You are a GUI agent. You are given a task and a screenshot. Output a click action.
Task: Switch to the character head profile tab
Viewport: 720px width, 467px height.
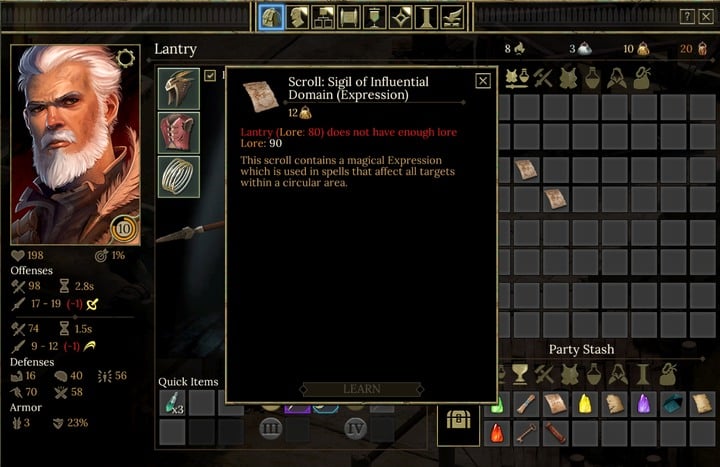tap(298, 17)
